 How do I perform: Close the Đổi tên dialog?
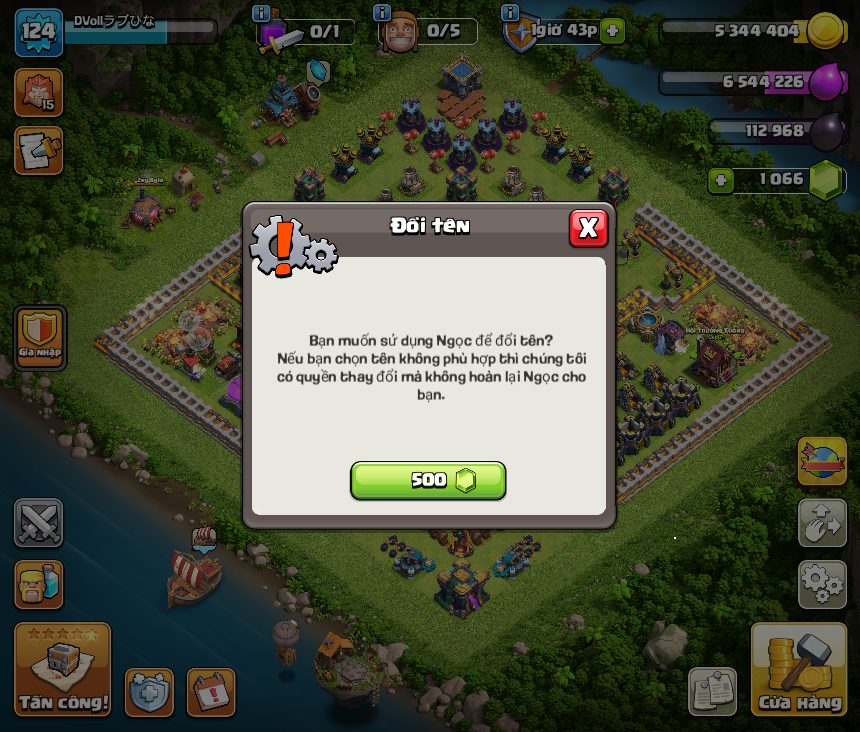[x=588, y=228]
